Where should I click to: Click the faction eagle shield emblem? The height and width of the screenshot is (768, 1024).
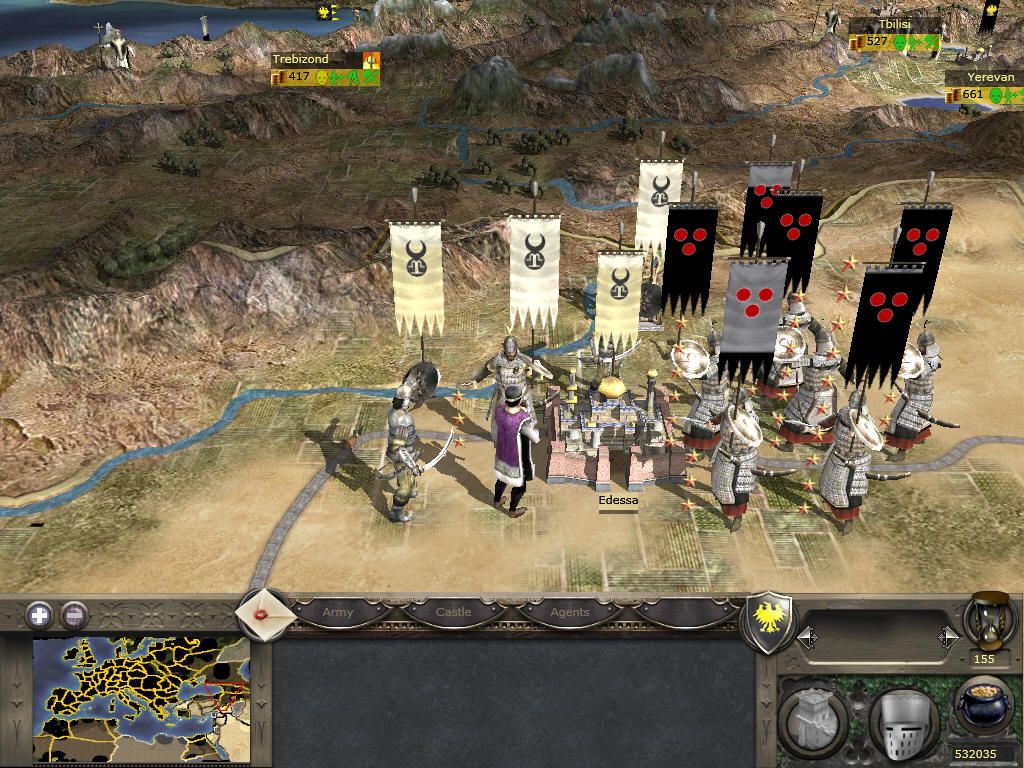point(769,621)
